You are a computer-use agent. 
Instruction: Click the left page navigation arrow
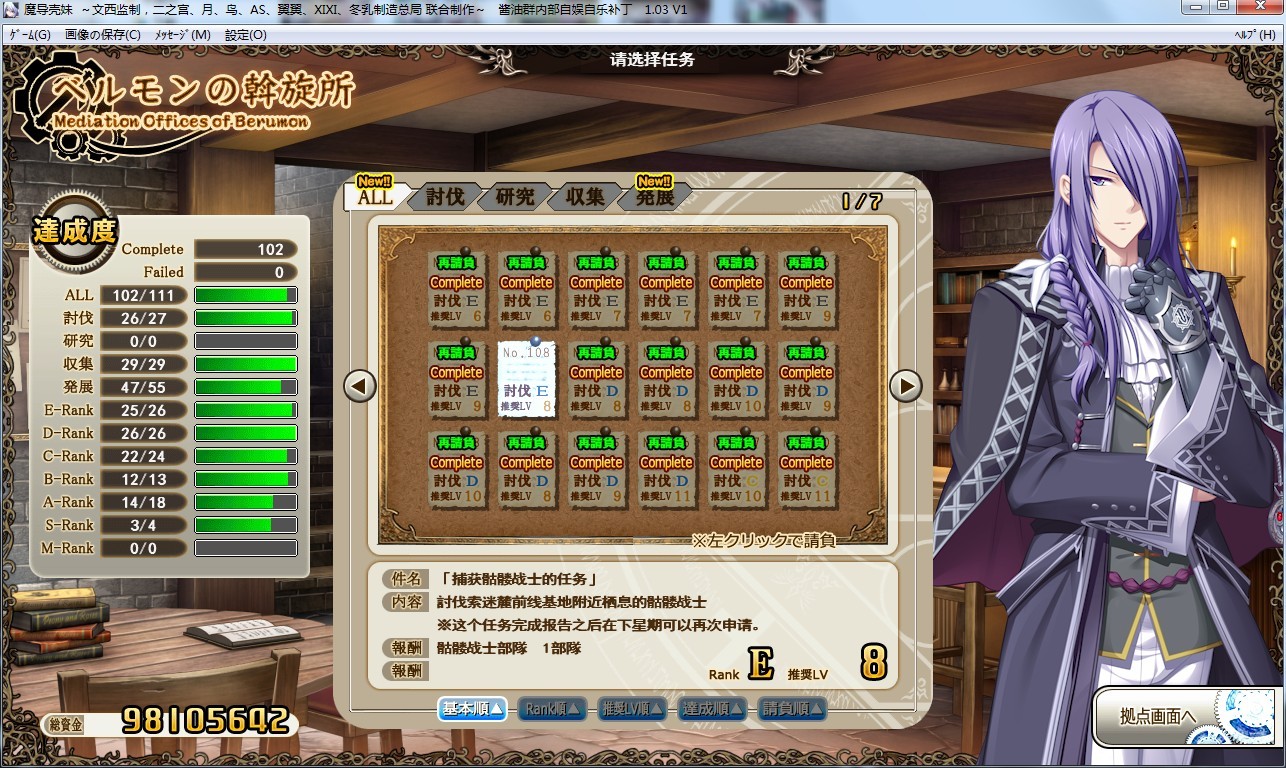click(x=358, y=385)
